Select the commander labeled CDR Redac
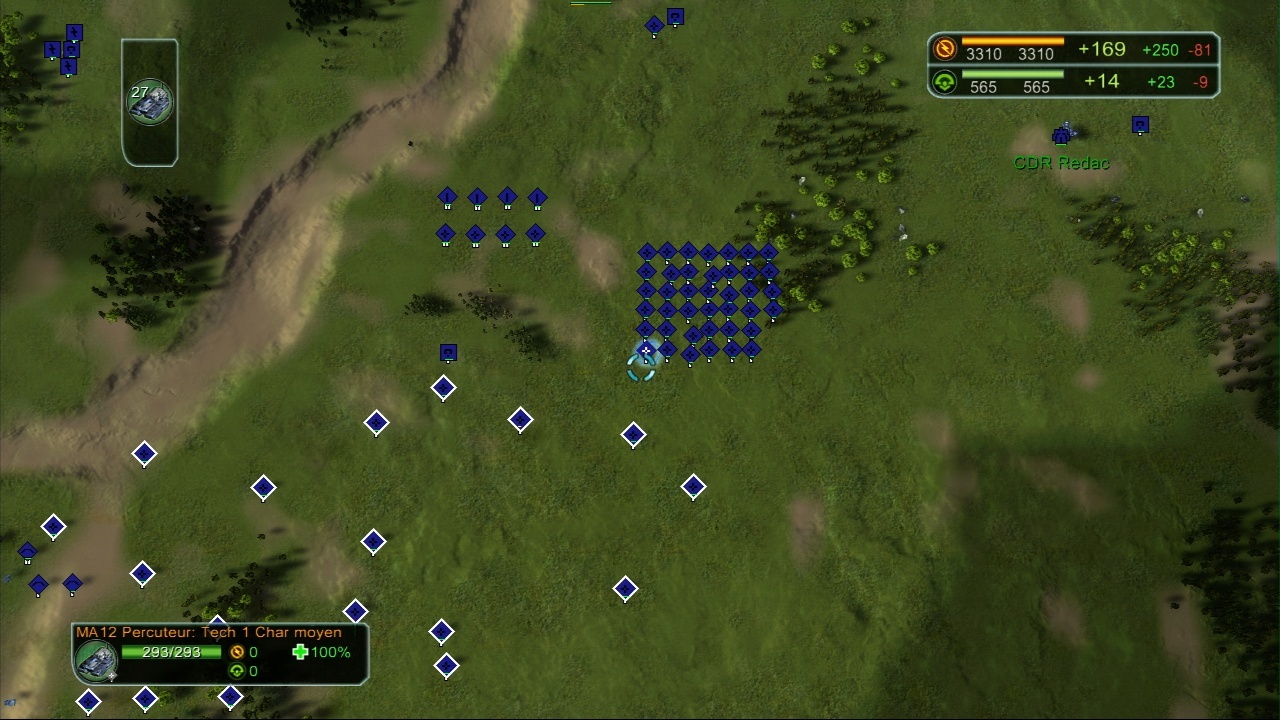Viewport: 1280px width, 720px height. 1061,135
